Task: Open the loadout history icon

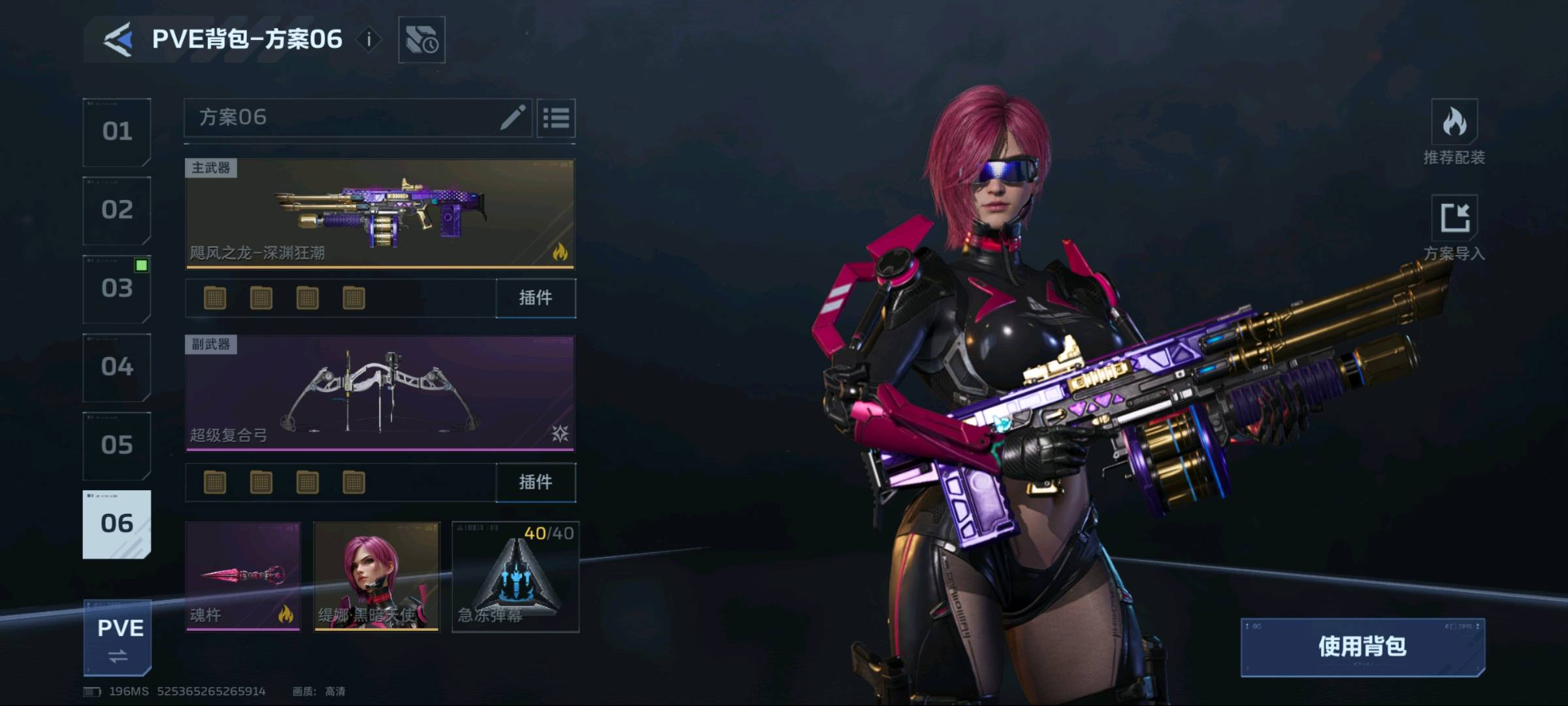Action: point(421,40)
